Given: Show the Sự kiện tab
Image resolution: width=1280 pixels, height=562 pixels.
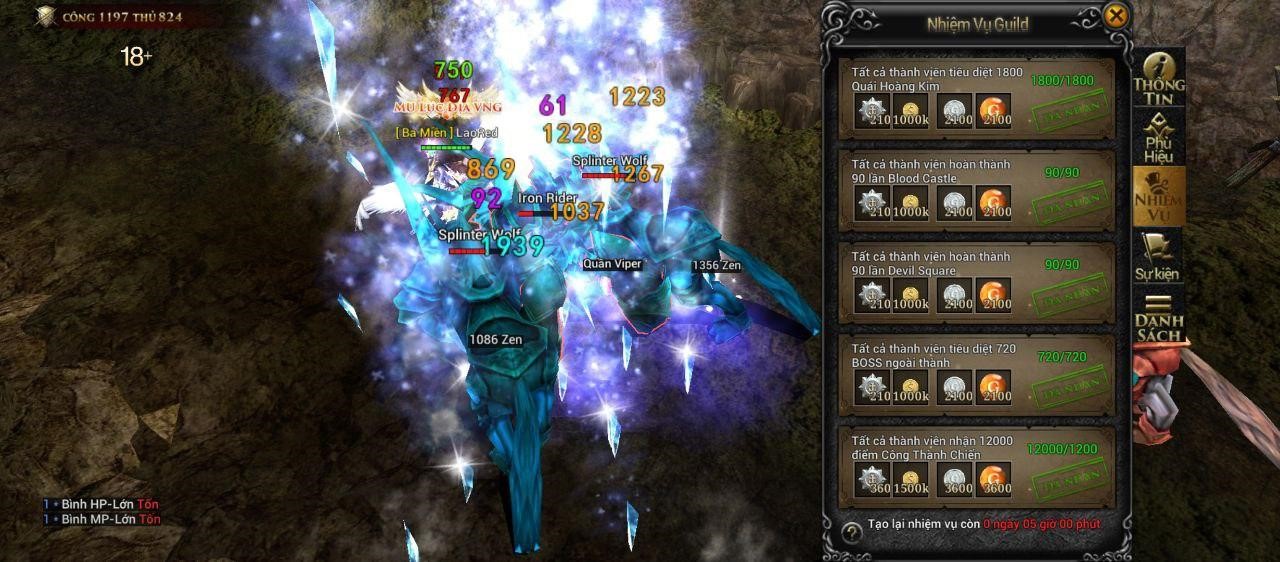Looking at the screenshot, I should click(x=1158, y=256).
